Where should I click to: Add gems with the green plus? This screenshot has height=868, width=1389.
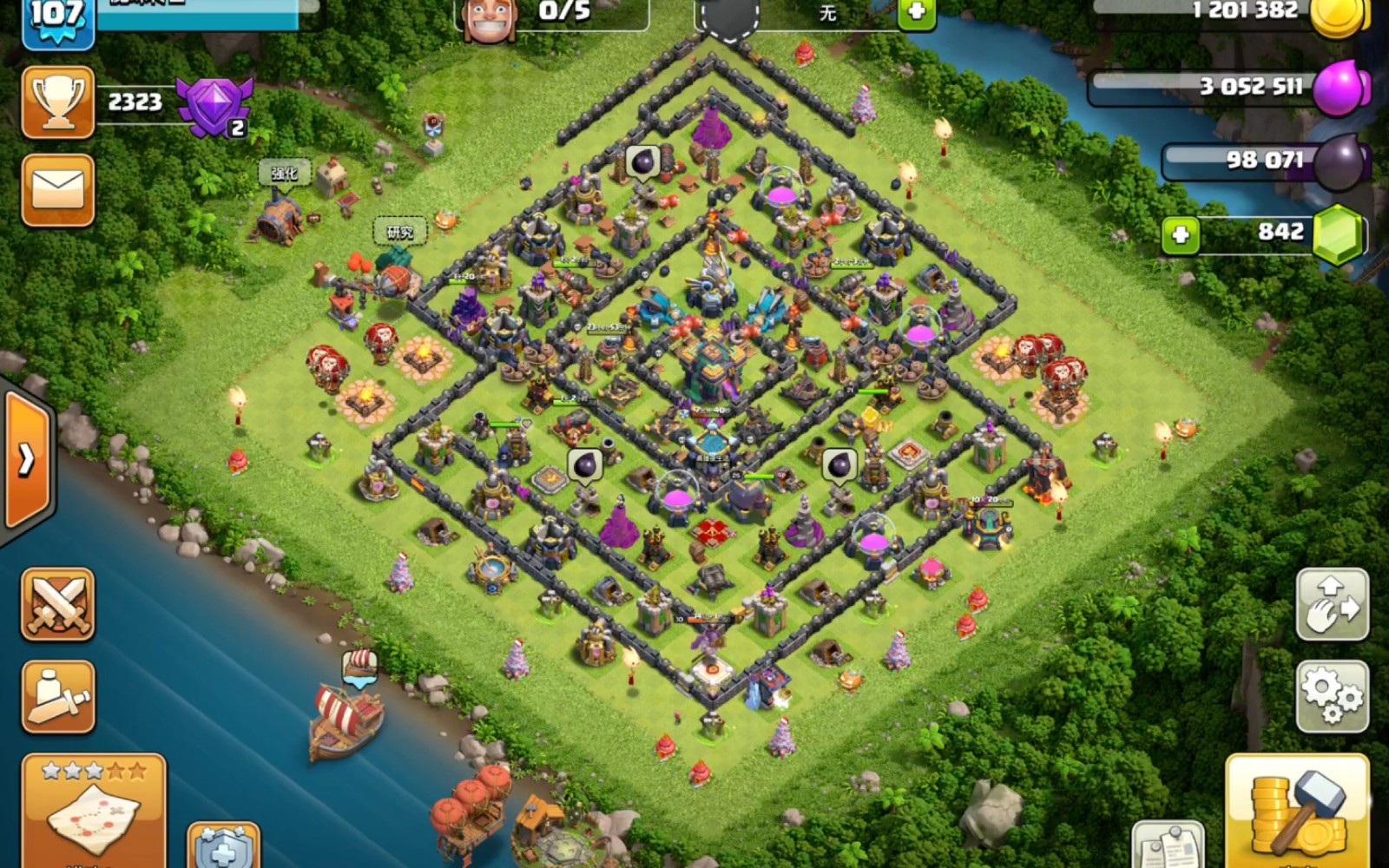1181,234
